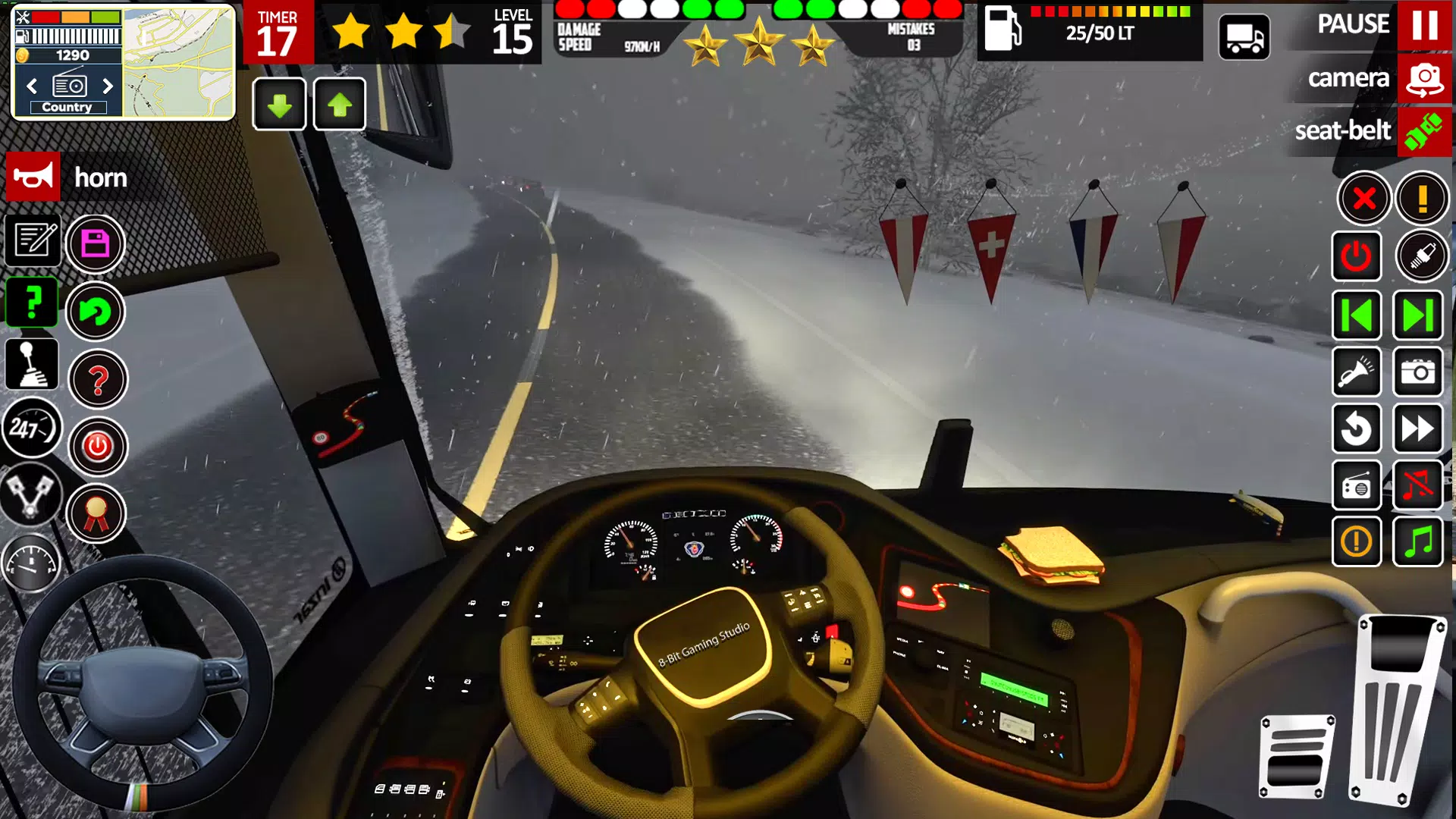The image size is (1456, 819).
Task: Click the left arrow beside Country
Action: tap(31, 86)
